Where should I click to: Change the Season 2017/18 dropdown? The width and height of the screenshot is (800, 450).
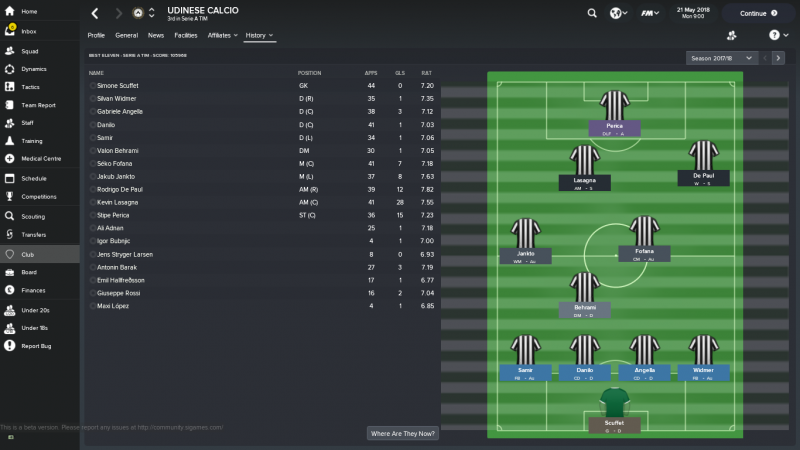[722, 58]
